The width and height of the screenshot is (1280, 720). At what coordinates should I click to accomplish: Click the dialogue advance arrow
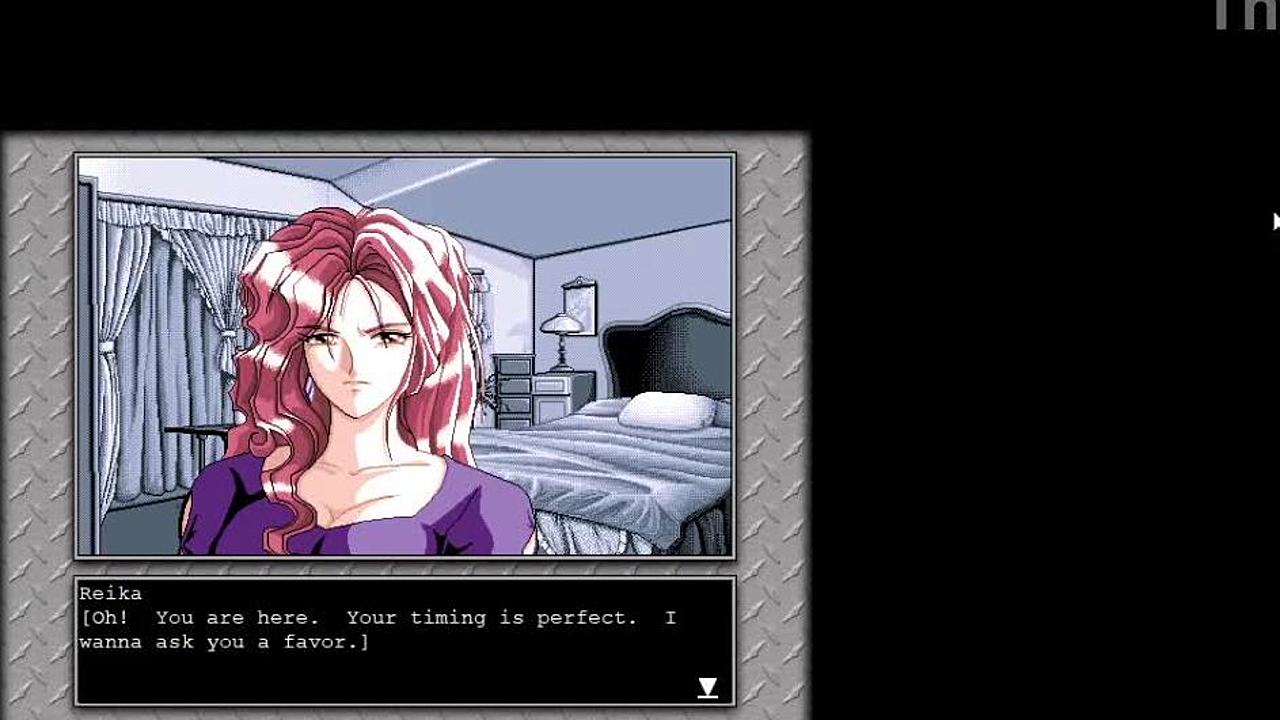(707, 687)
